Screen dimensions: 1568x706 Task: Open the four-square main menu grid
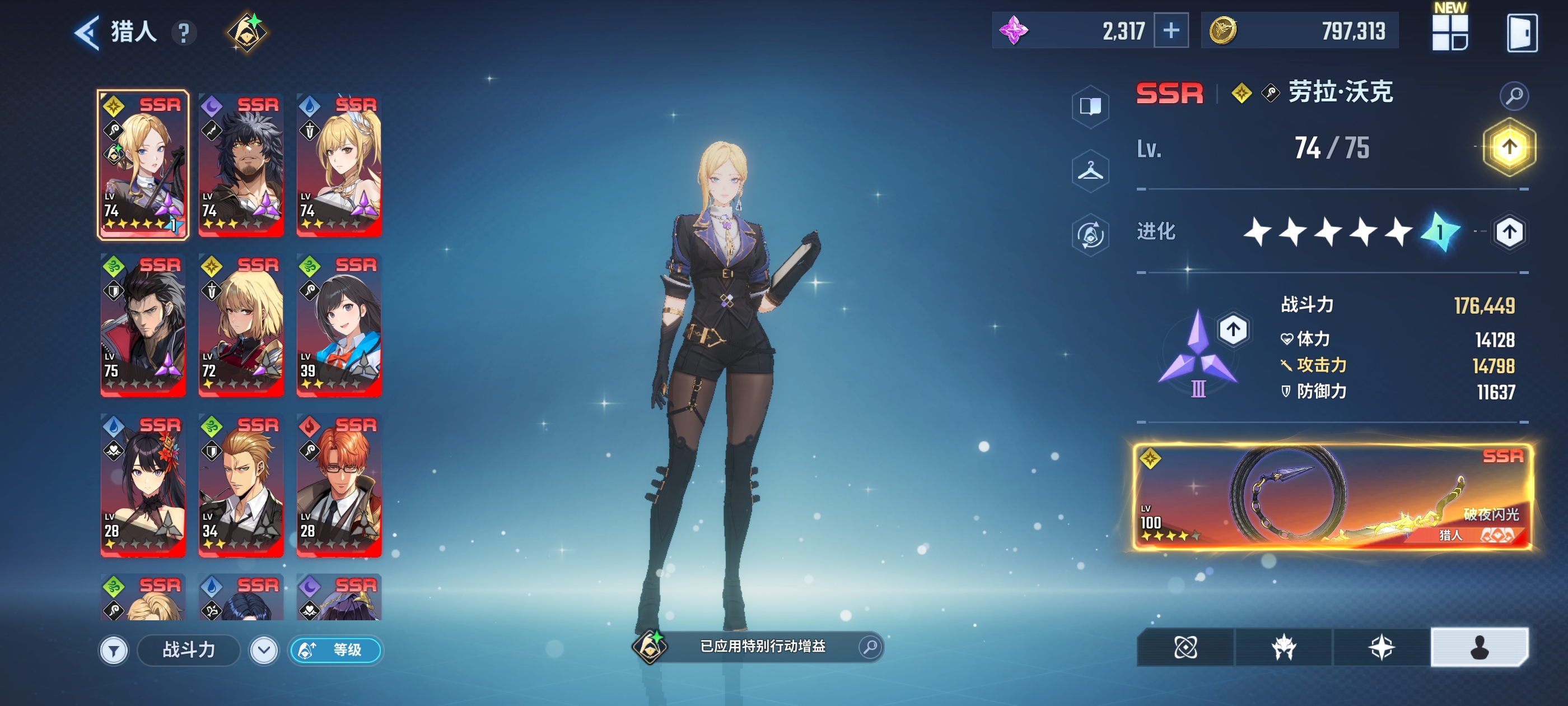[x=1449, y=32]
